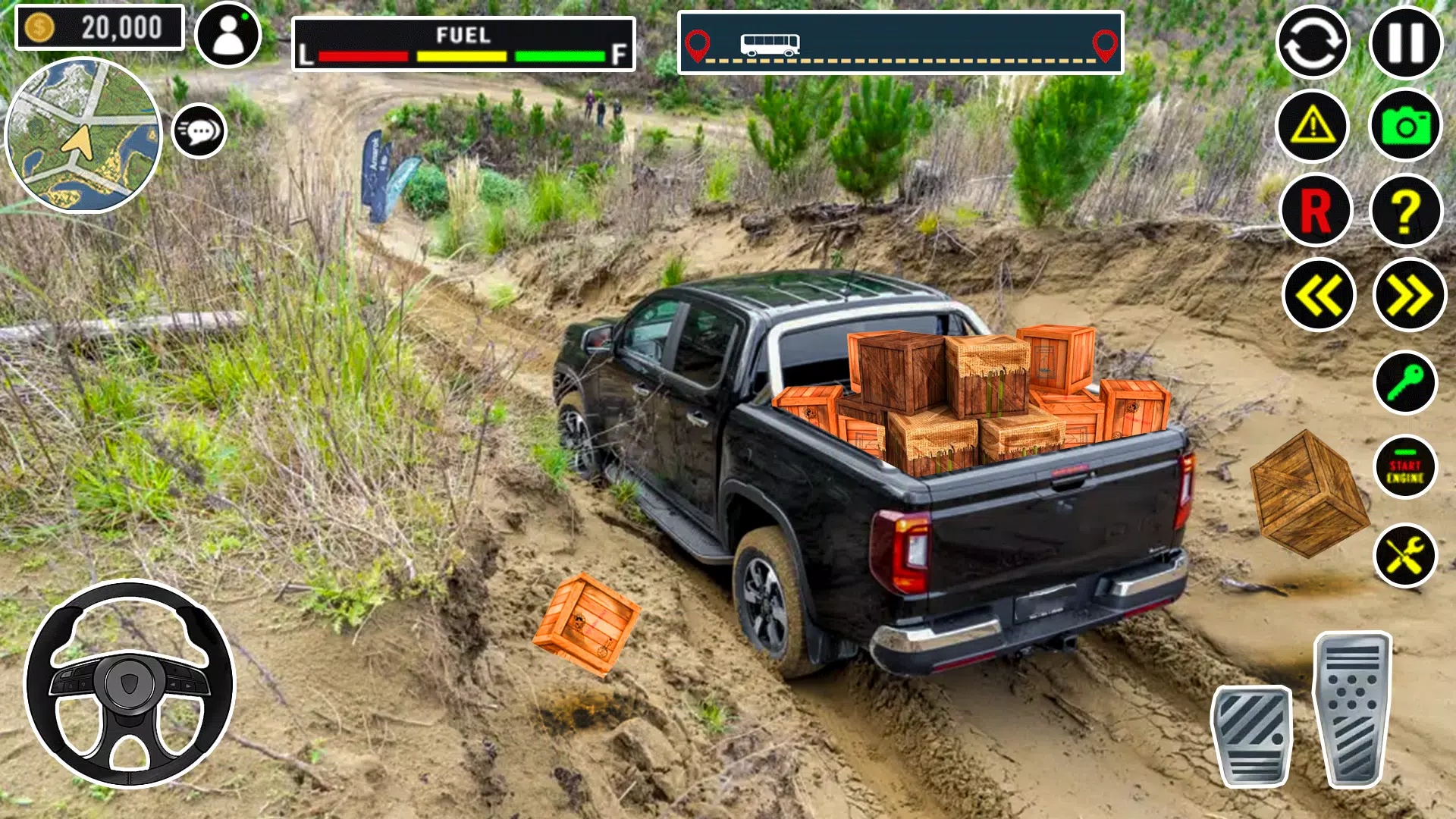Image resolution: width=1456 pixels, height=819 pixels.
Task: Tap the green key button
Action: click(1405, 382)
